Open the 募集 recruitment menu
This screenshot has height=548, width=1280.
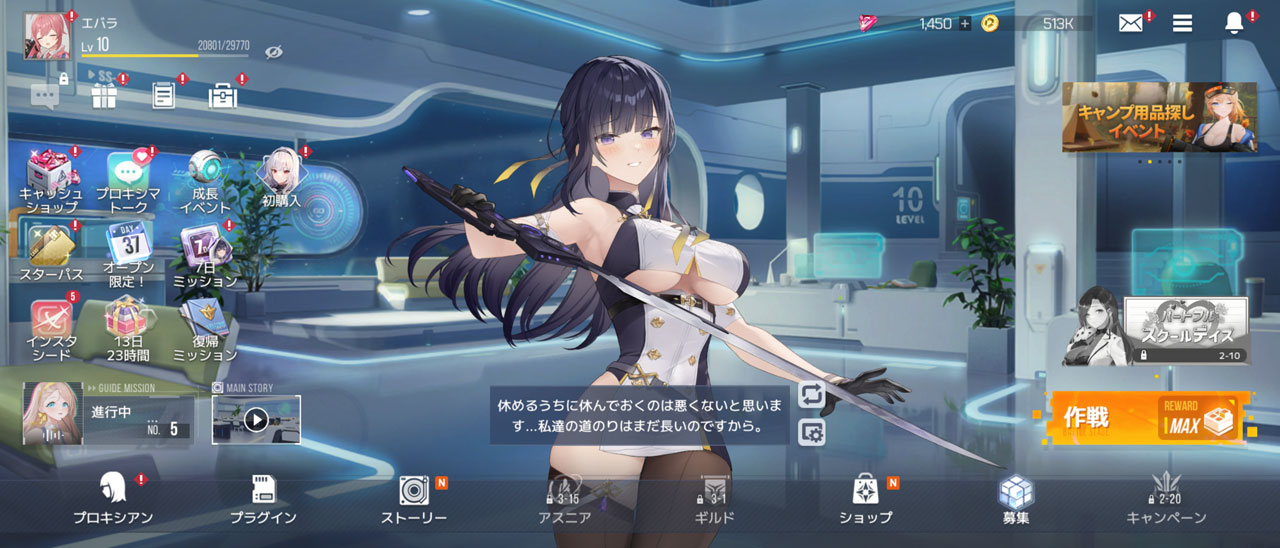pos(1016,500)
